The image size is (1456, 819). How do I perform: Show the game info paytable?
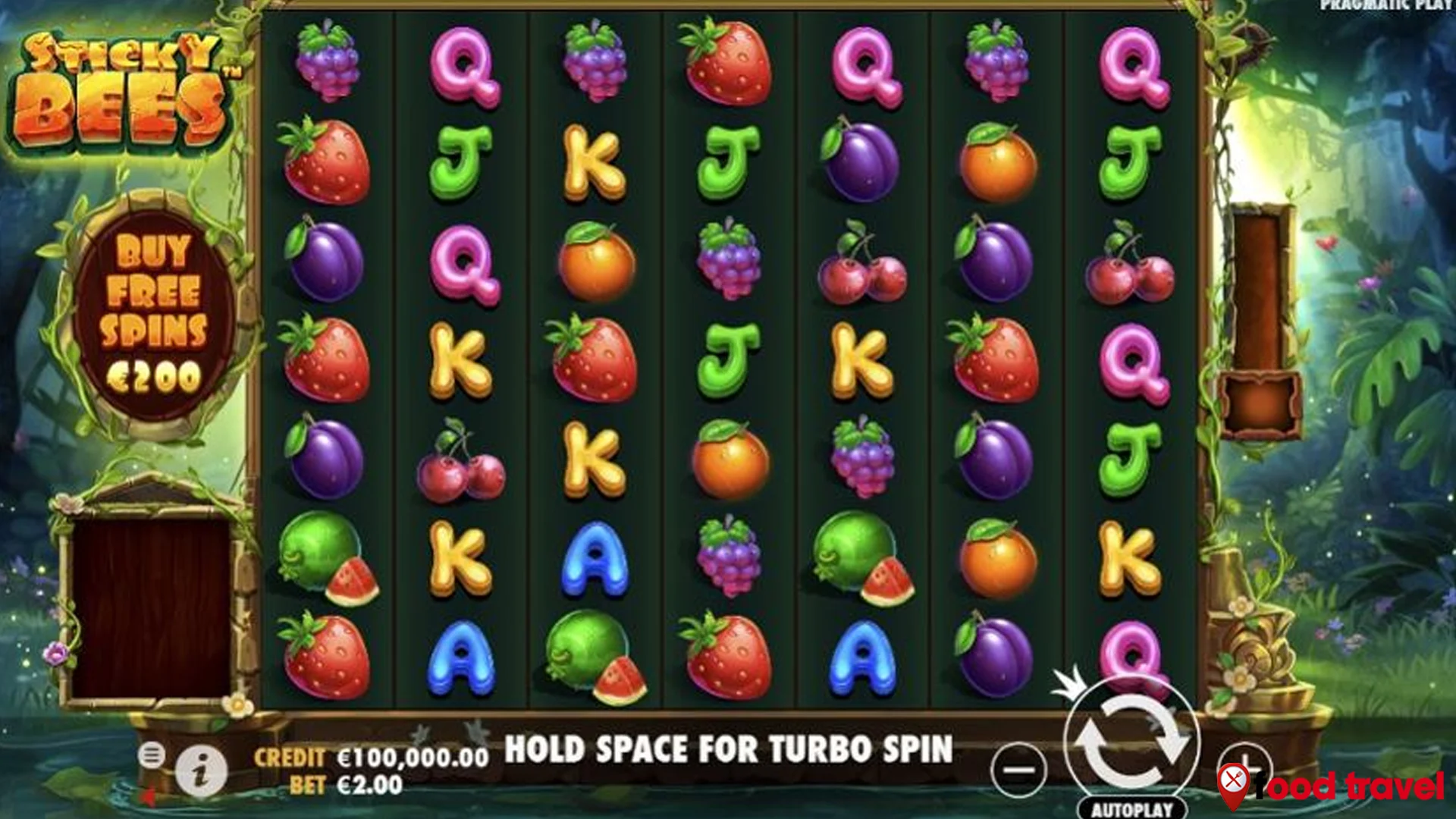click(x=201, y=772)
